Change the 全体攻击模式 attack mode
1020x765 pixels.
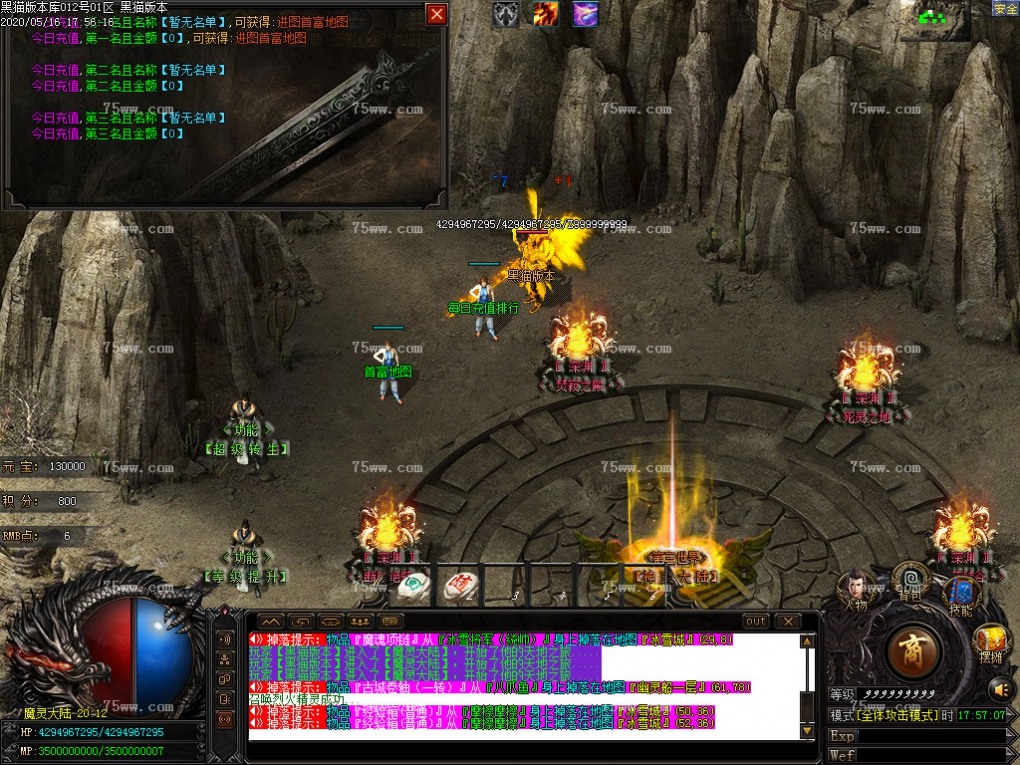tap(896, 715)
